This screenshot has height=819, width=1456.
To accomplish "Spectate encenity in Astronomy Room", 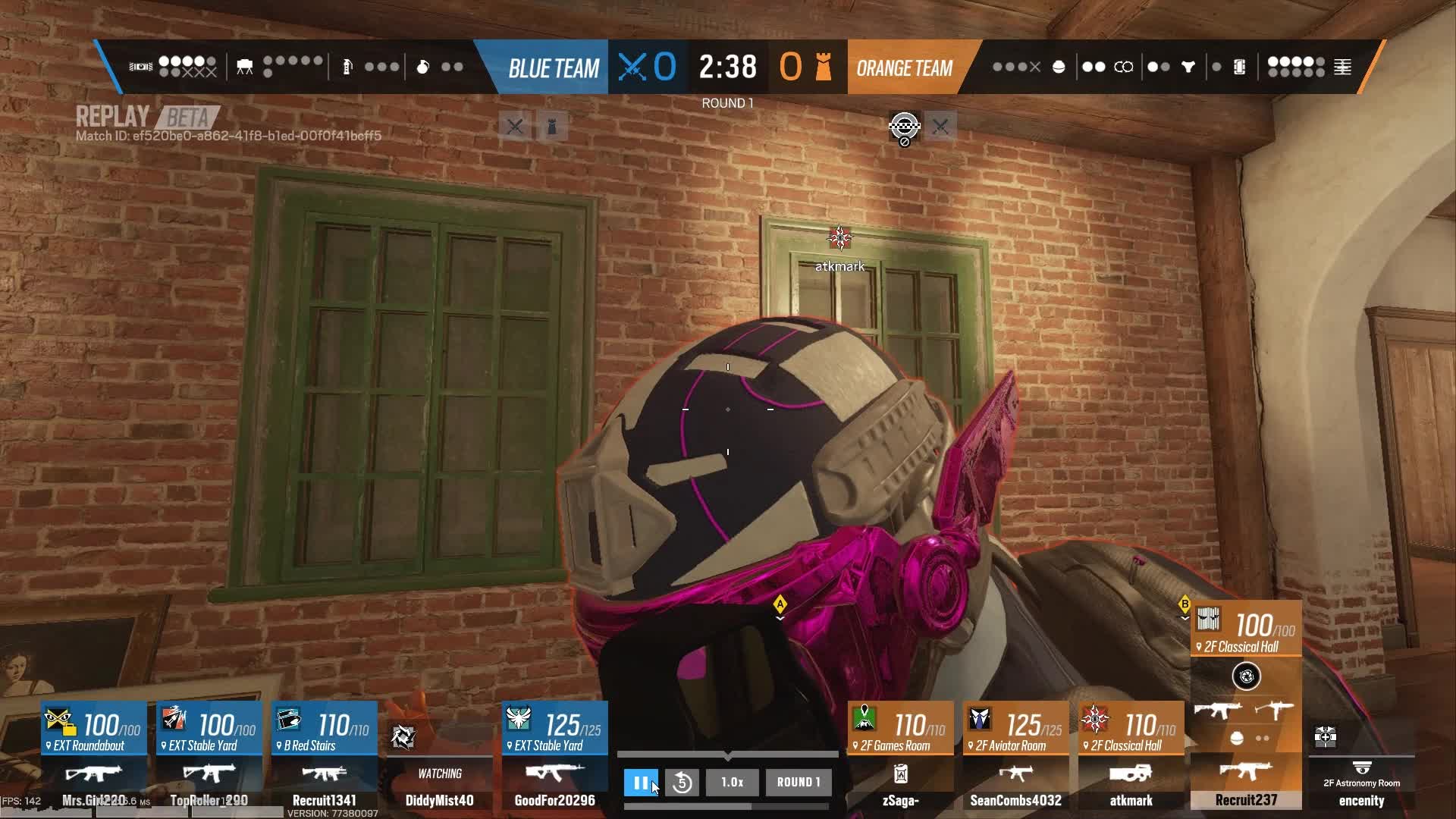I will pos(1361,773).
